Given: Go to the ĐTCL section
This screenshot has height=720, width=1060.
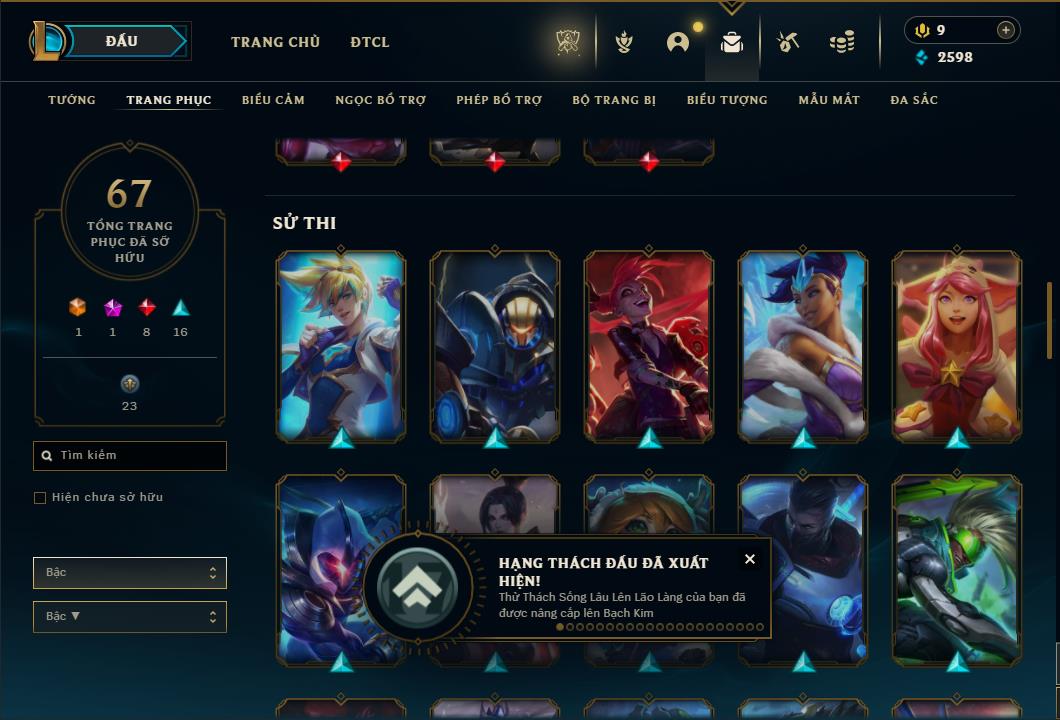Looking at the screenshot, I should coord(370,42).
